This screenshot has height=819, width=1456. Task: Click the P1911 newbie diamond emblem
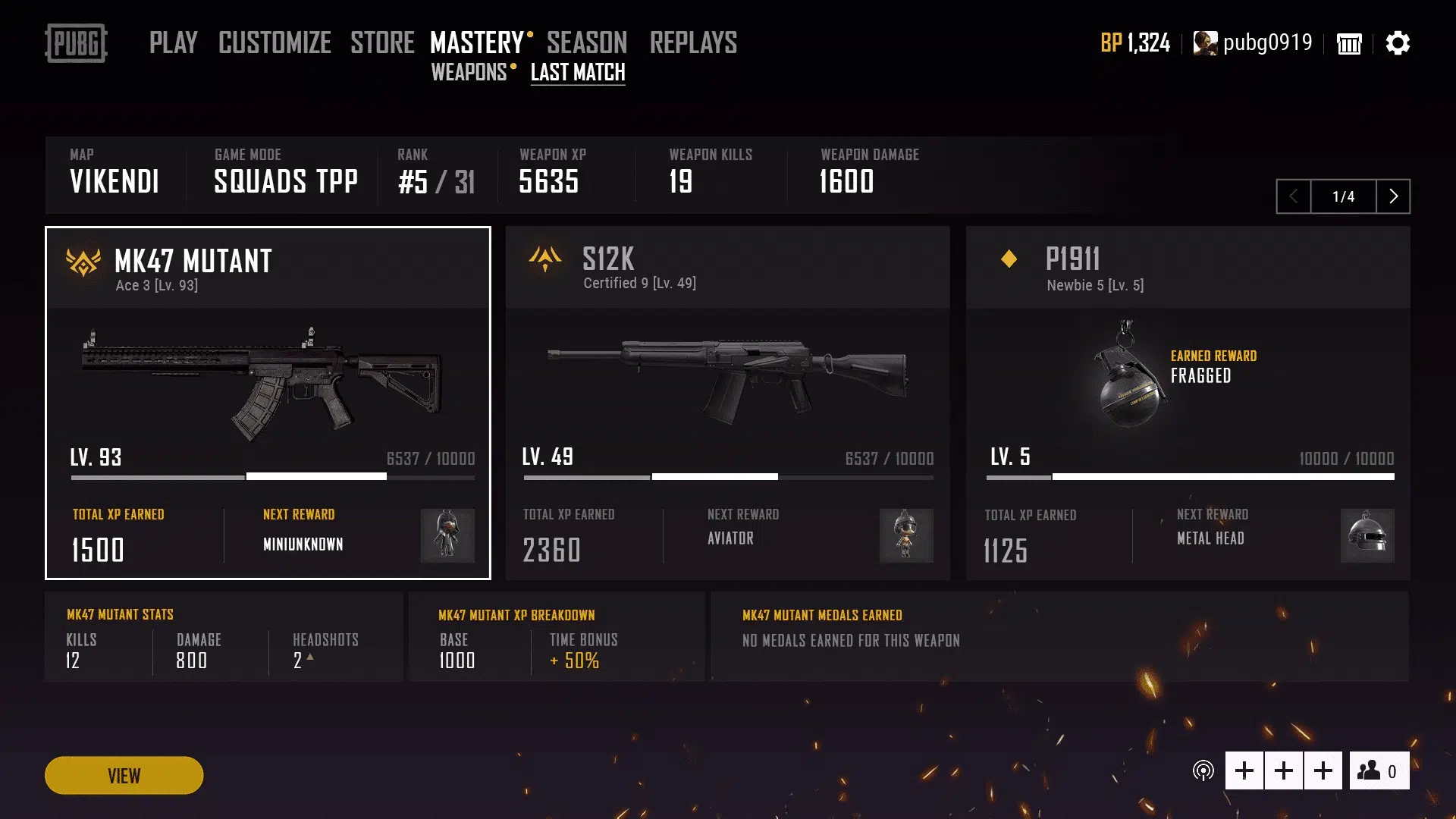[x=1008, y=259]
